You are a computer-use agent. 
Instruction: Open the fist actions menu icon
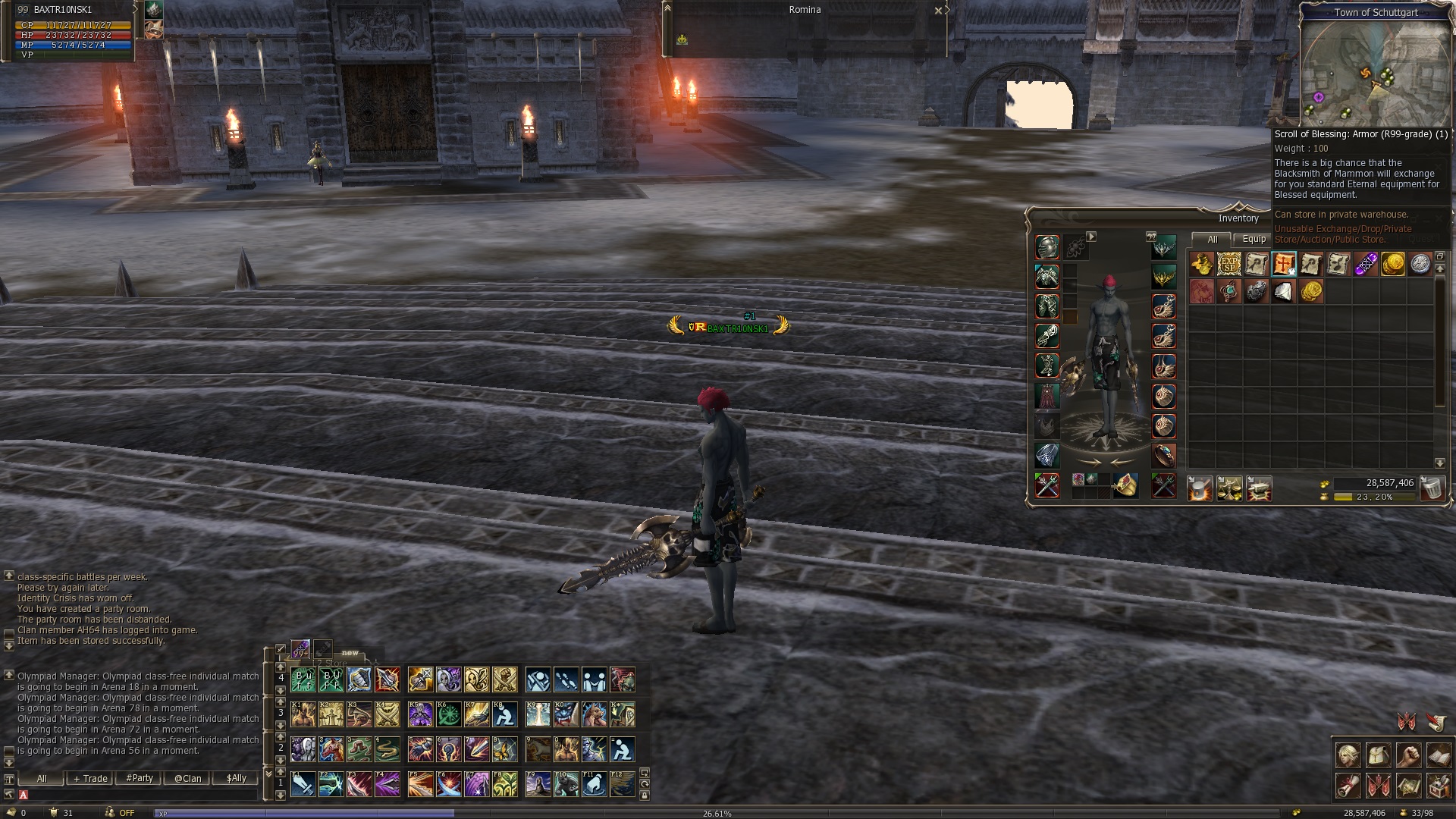(x=1408, y=755)
